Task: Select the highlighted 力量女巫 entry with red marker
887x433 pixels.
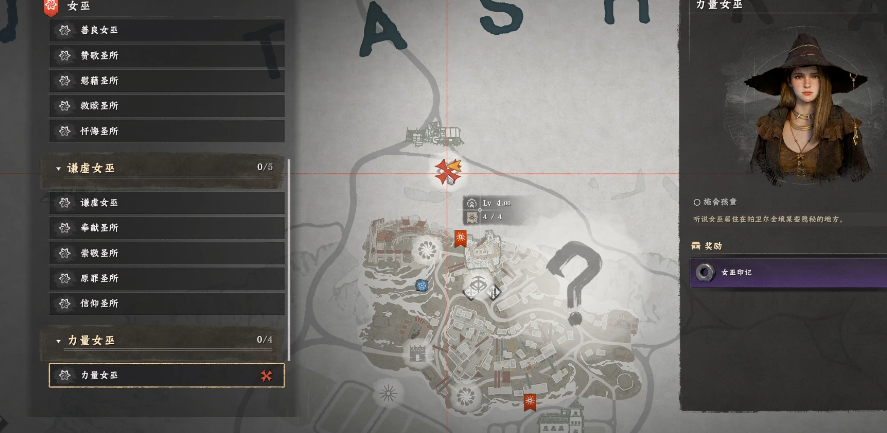Action: point(166,375)
